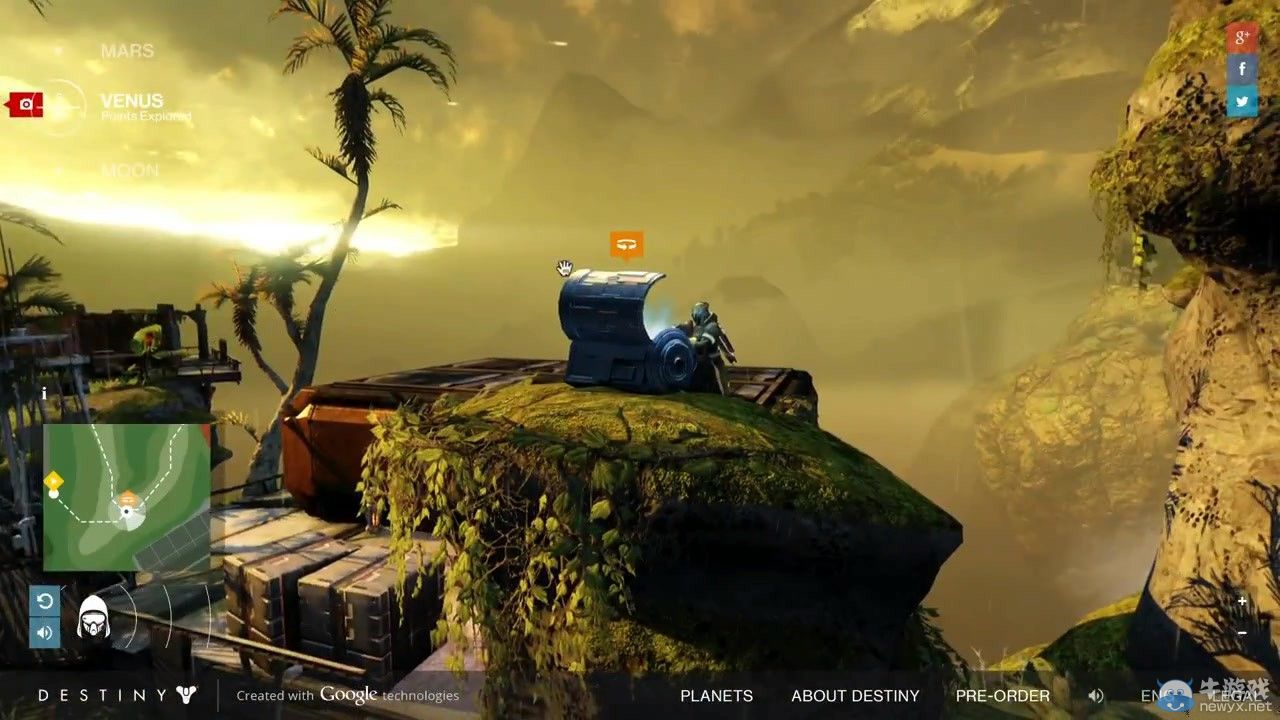Toggle sound with bottom bar speaker icon
This screenshot has height=720, width=1280.
1096,695
